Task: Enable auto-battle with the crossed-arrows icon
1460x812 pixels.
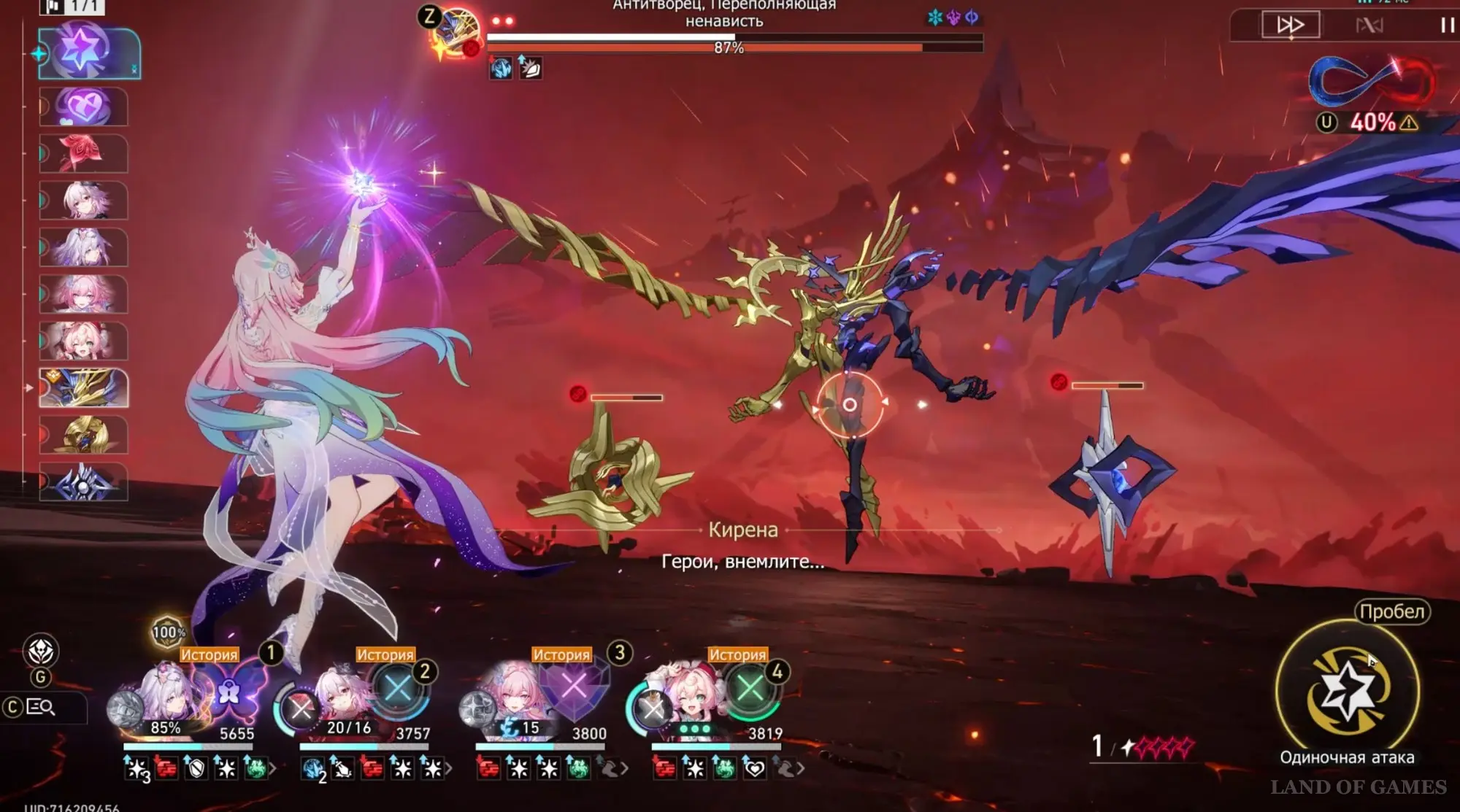Action: (x=1369, y=26)
